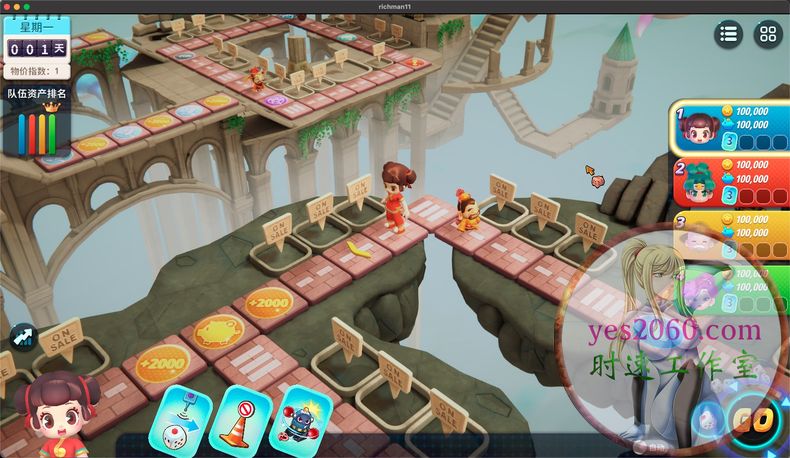The height and width of the screenshot is (458, 790).
Task: Open the list menu button
Action: coord(728,34)
